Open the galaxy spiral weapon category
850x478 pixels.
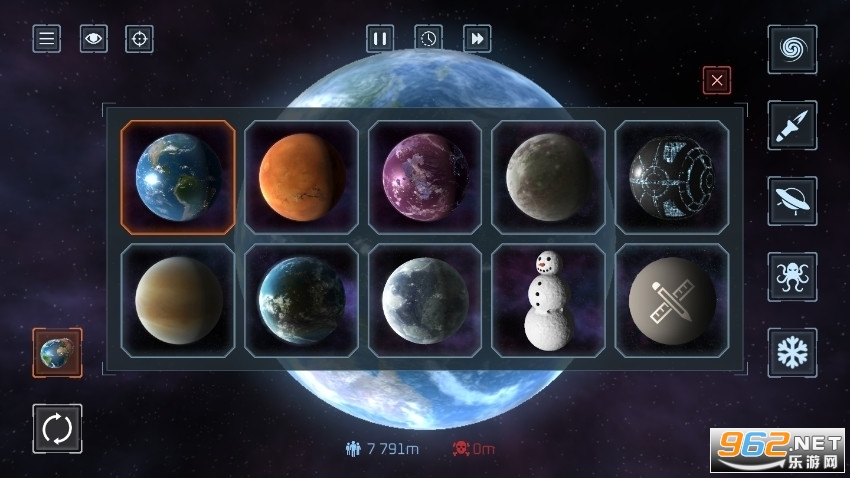click(792, 49)
